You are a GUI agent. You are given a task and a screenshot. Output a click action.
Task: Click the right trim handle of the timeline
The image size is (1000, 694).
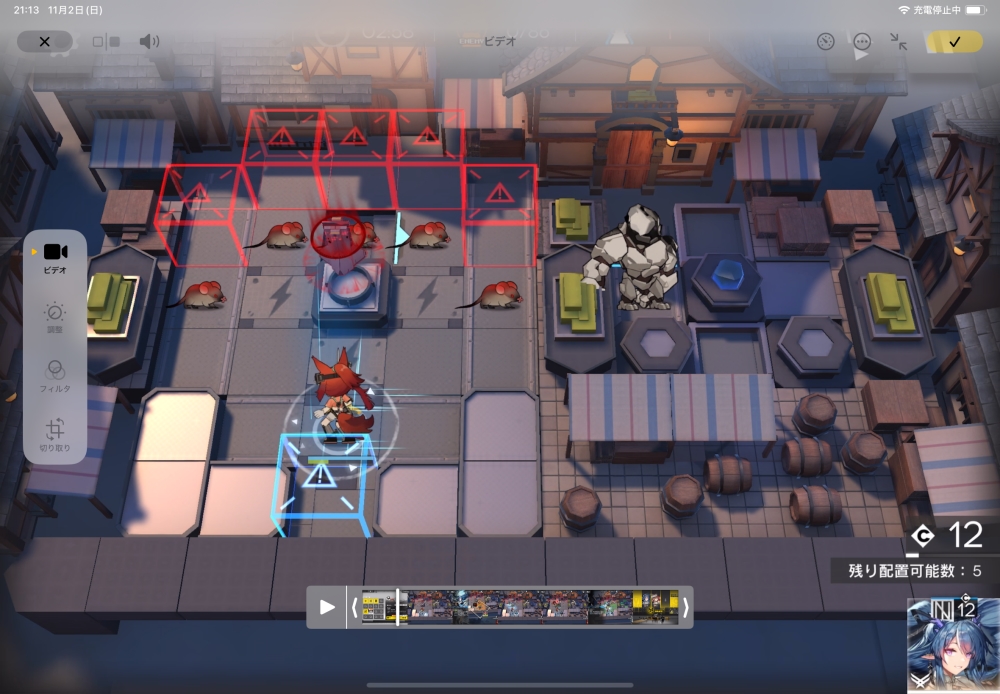click(685, 607)
